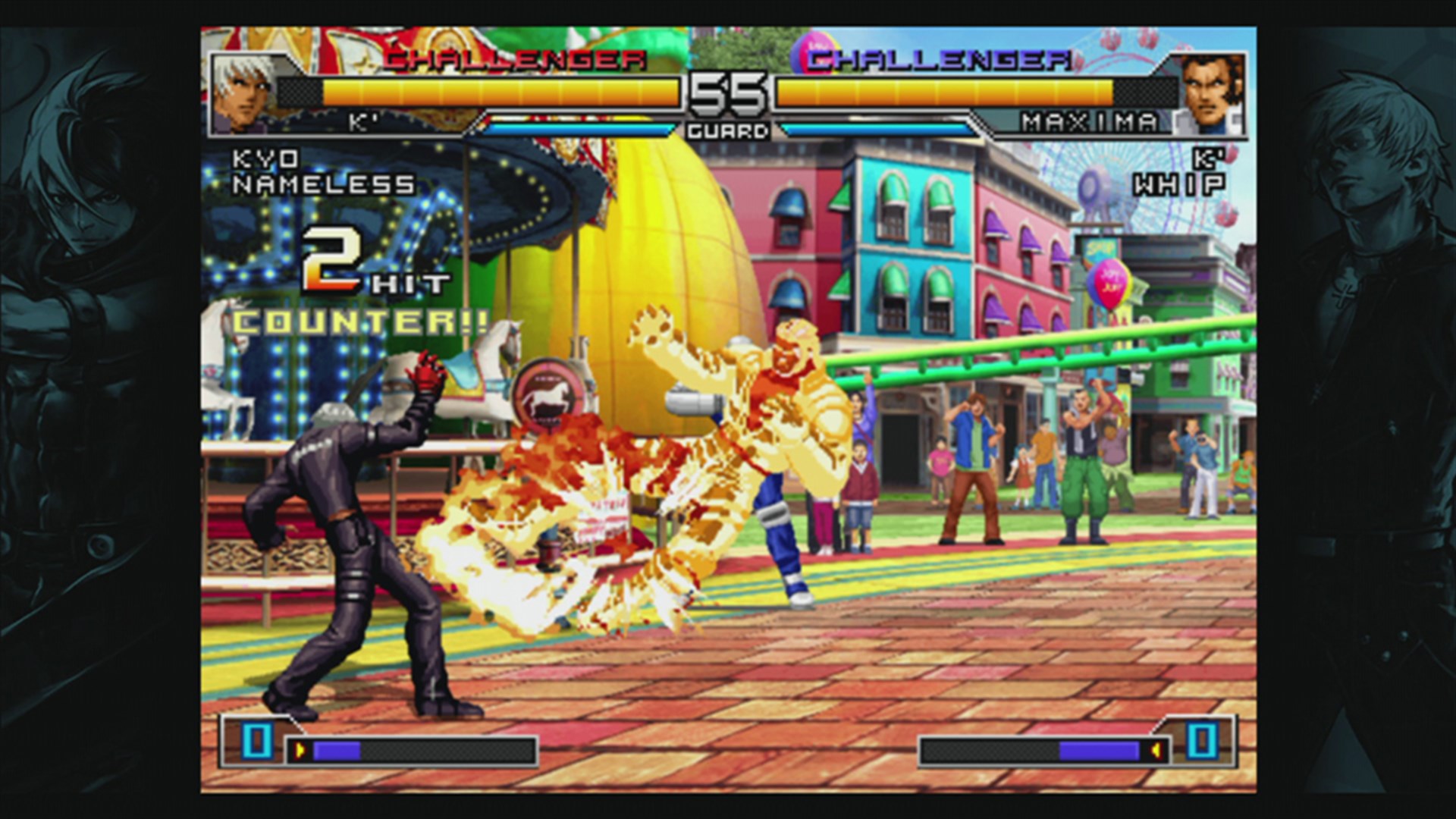This screenshot has width=1456, height=819.
Task: Enable the COUNTER!! indicator
Action: click(358, 322)
